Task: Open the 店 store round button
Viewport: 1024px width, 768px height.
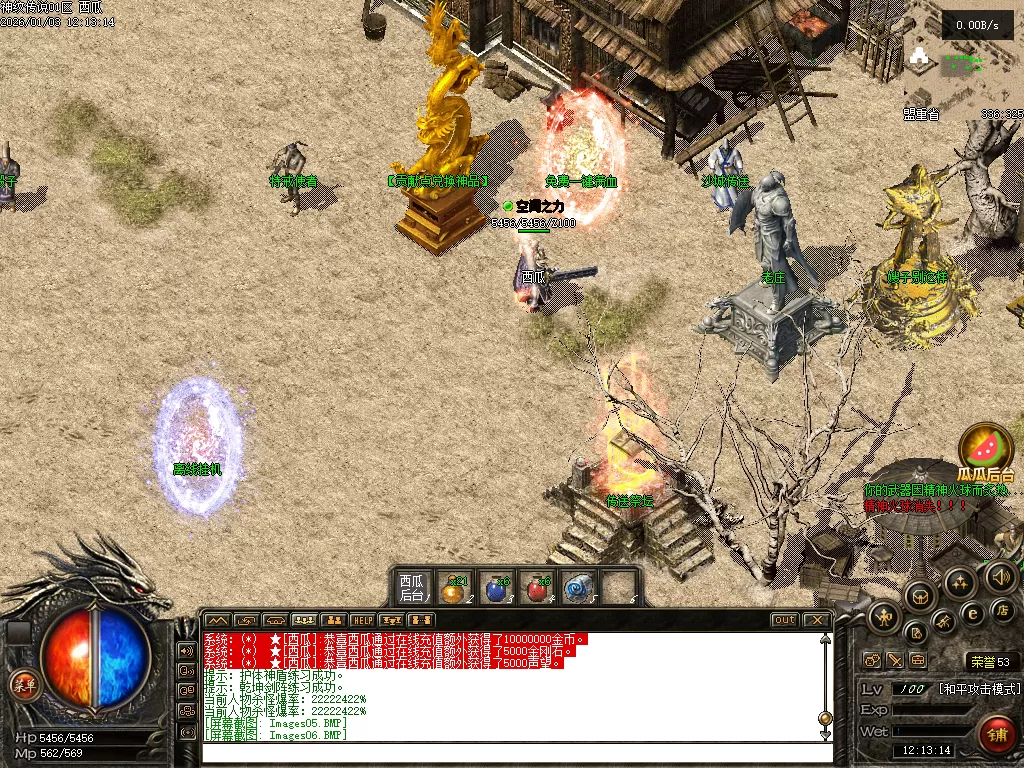Action: click(x=1000, y=608)
